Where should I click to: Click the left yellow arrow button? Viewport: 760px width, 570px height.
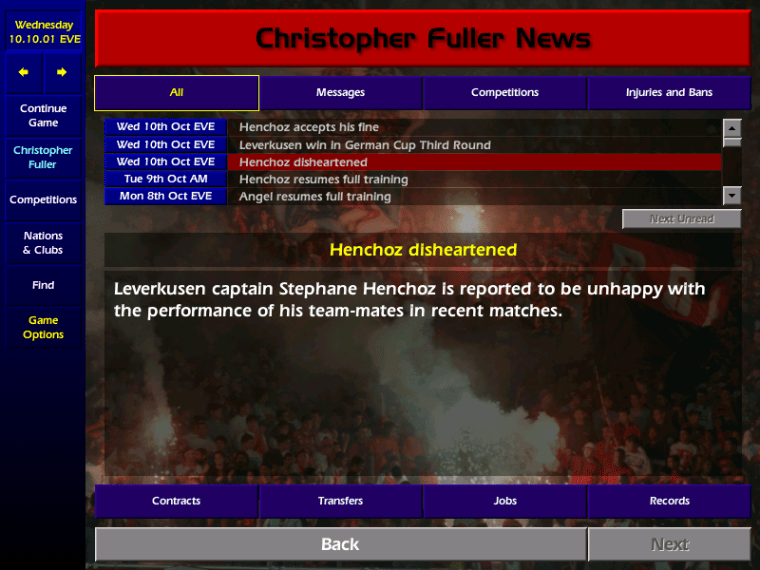(x=24, y=72)
